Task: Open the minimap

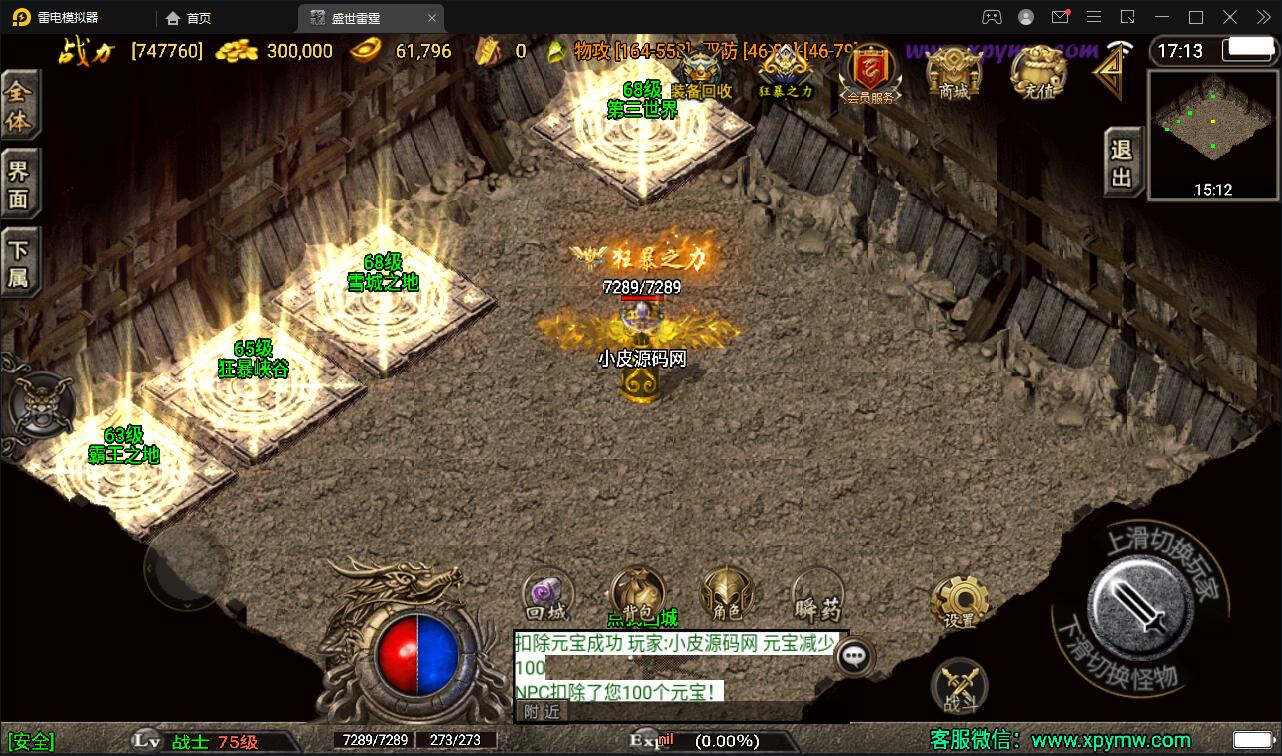Action: [1213, 133]
